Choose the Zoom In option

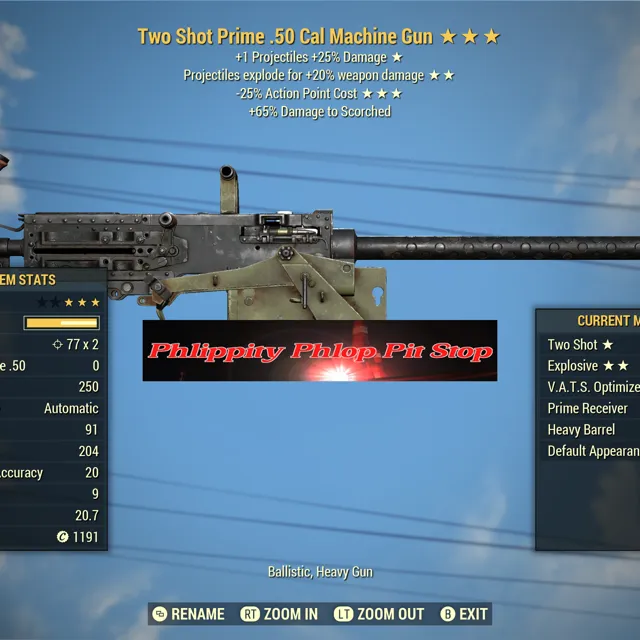point(280,614)
